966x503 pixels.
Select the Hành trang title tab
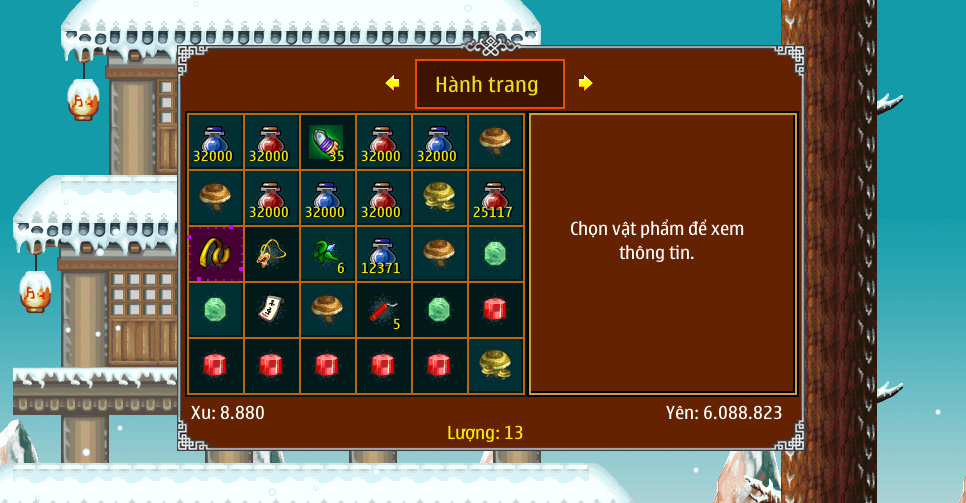click(489, 85)
